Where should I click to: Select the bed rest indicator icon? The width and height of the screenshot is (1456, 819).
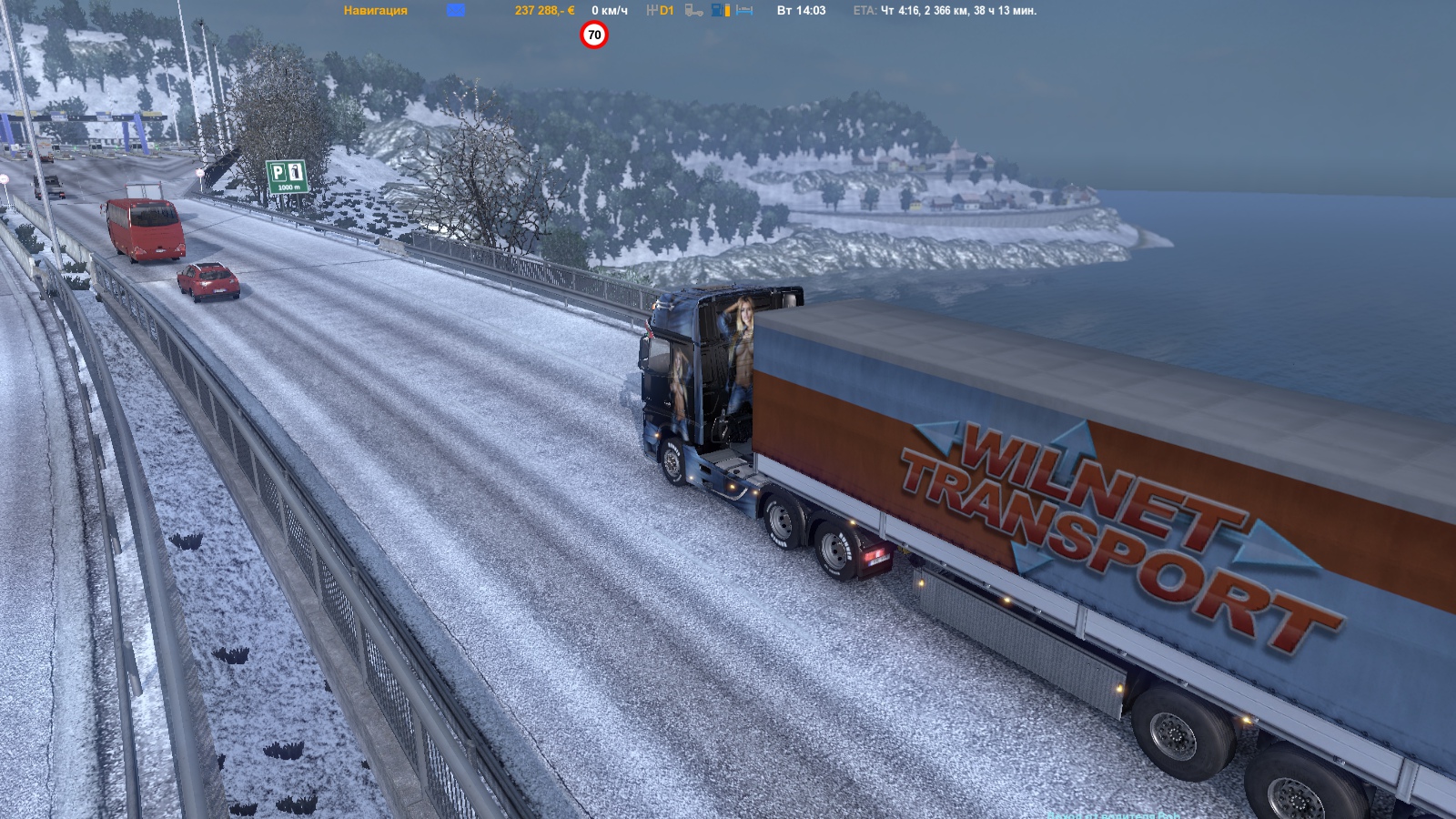744,11
